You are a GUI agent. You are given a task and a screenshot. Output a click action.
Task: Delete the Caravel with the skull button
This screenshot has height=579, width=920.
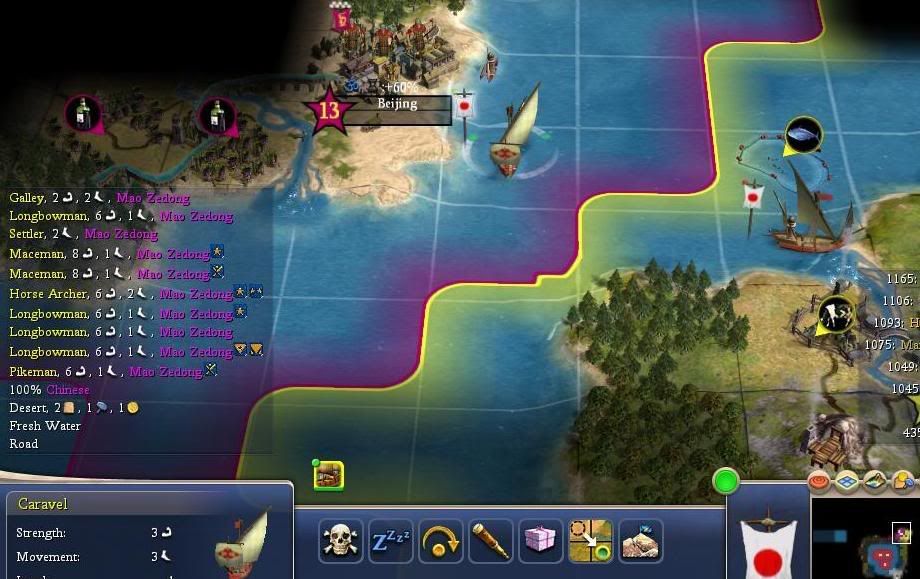(341, 541)
